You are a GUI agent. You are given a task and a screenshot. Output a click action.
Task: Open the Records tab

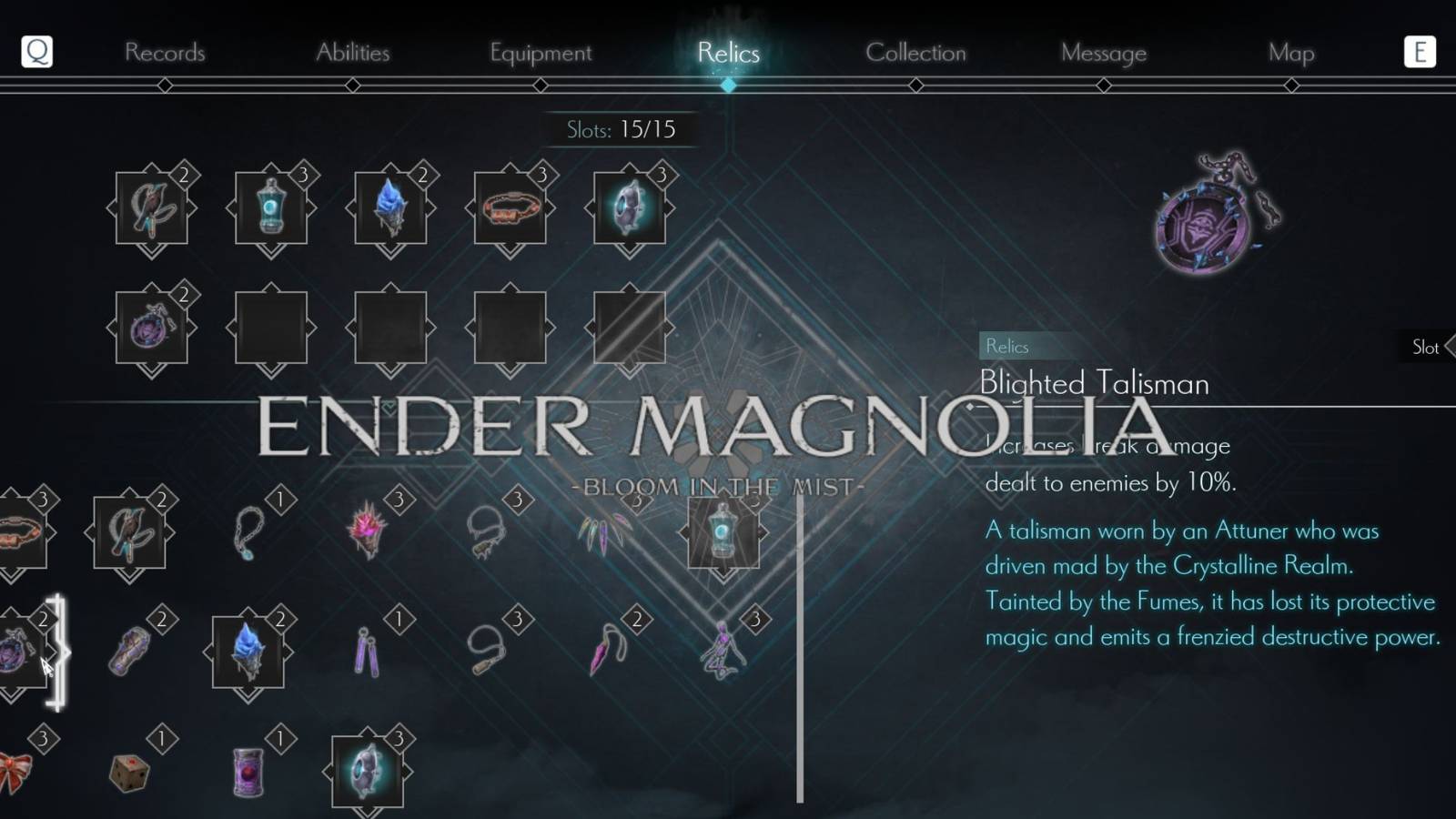166,53
